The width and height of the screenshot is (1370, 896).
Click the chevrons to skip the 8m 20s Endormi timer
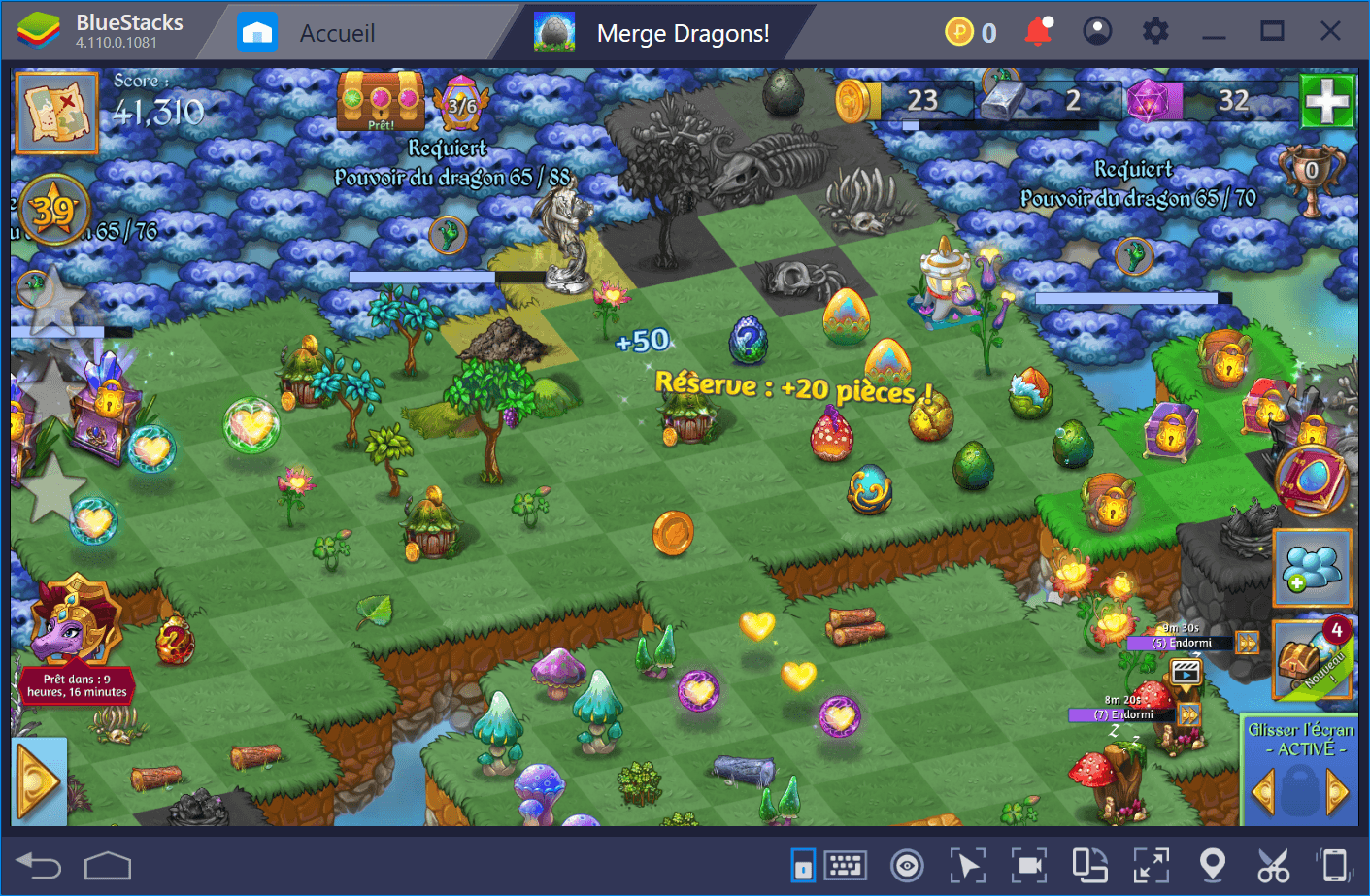(1187, 714)
